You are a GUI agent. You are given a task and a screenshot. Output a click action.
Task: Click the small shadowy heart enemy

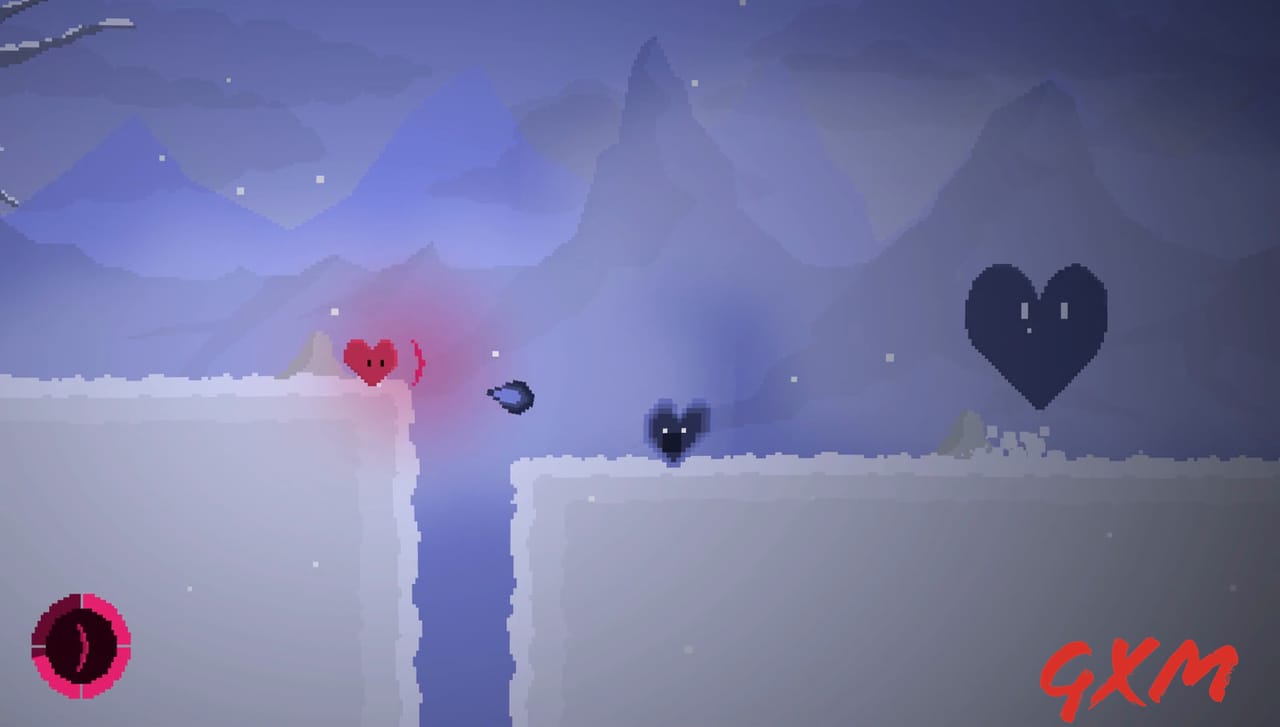coord(673,433)
